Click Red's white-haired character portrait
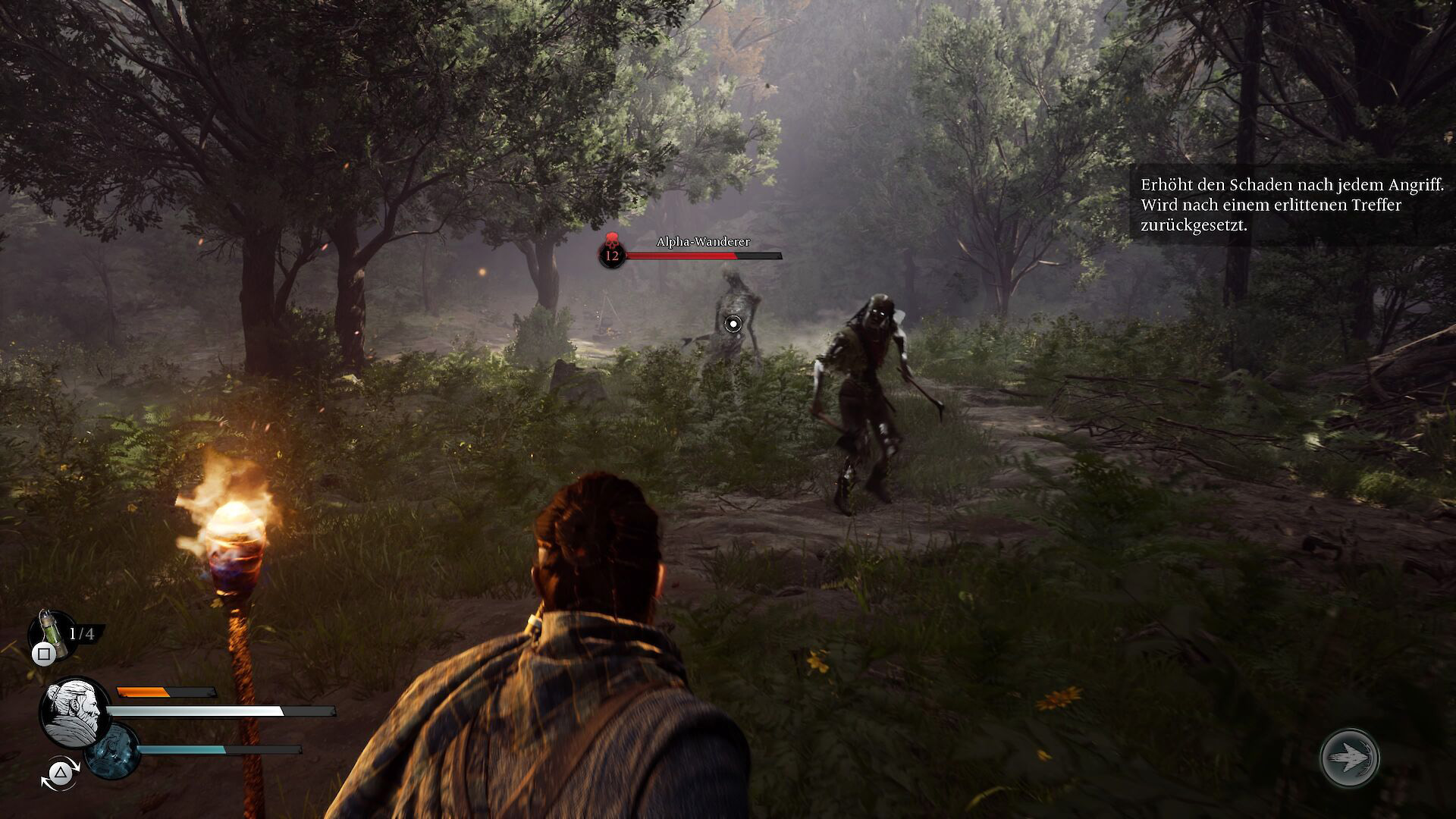1456x819 pixels. tap(74, 712)
